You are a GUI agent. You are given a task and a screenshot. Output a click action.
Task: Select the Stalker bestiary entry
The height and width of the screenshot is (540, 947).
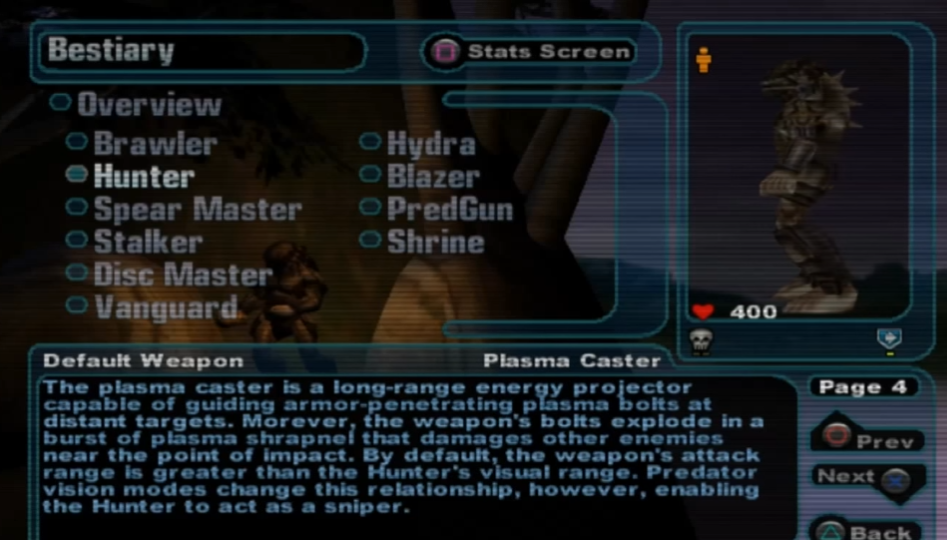[x=147, y=241]
